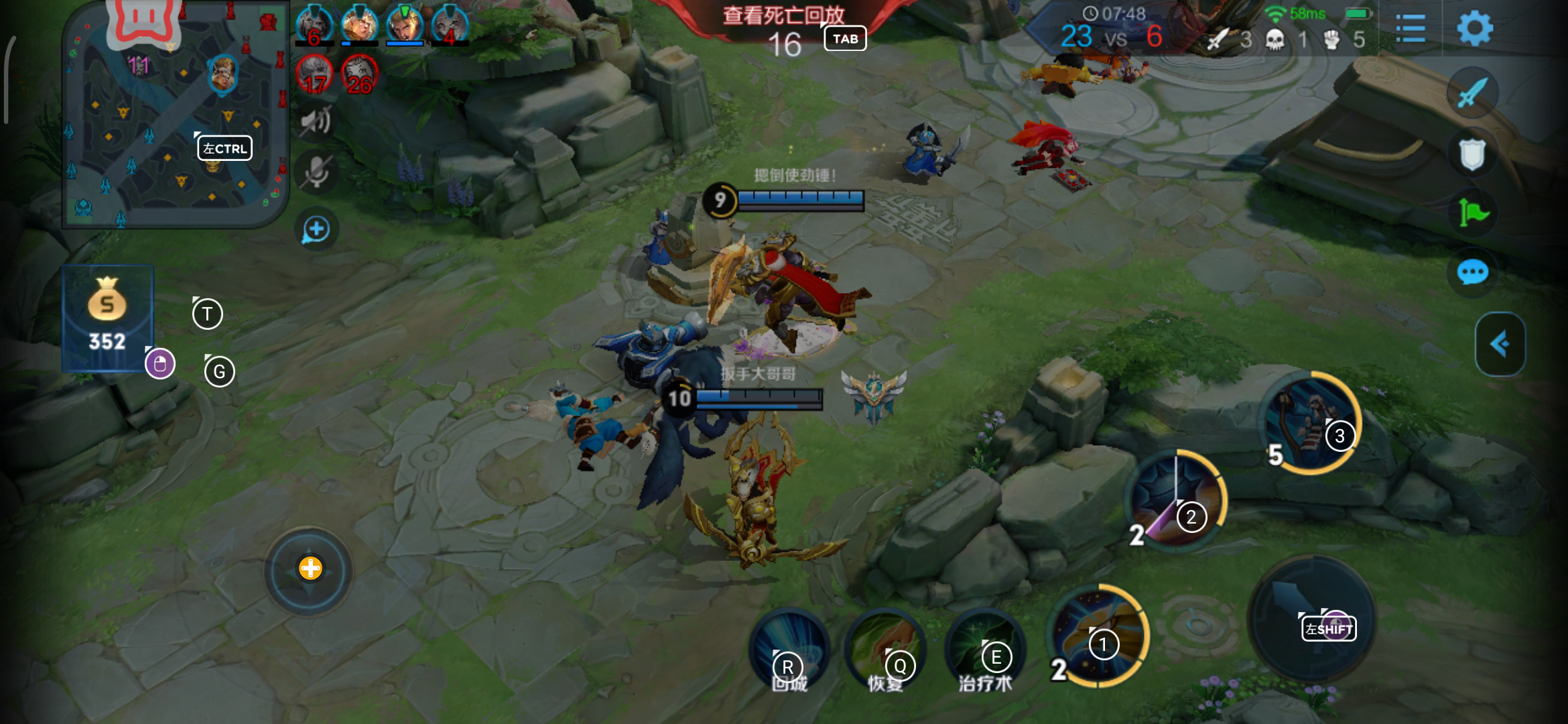
Task: Toggle the muted microphone icon
Action: tap(316, 172)
